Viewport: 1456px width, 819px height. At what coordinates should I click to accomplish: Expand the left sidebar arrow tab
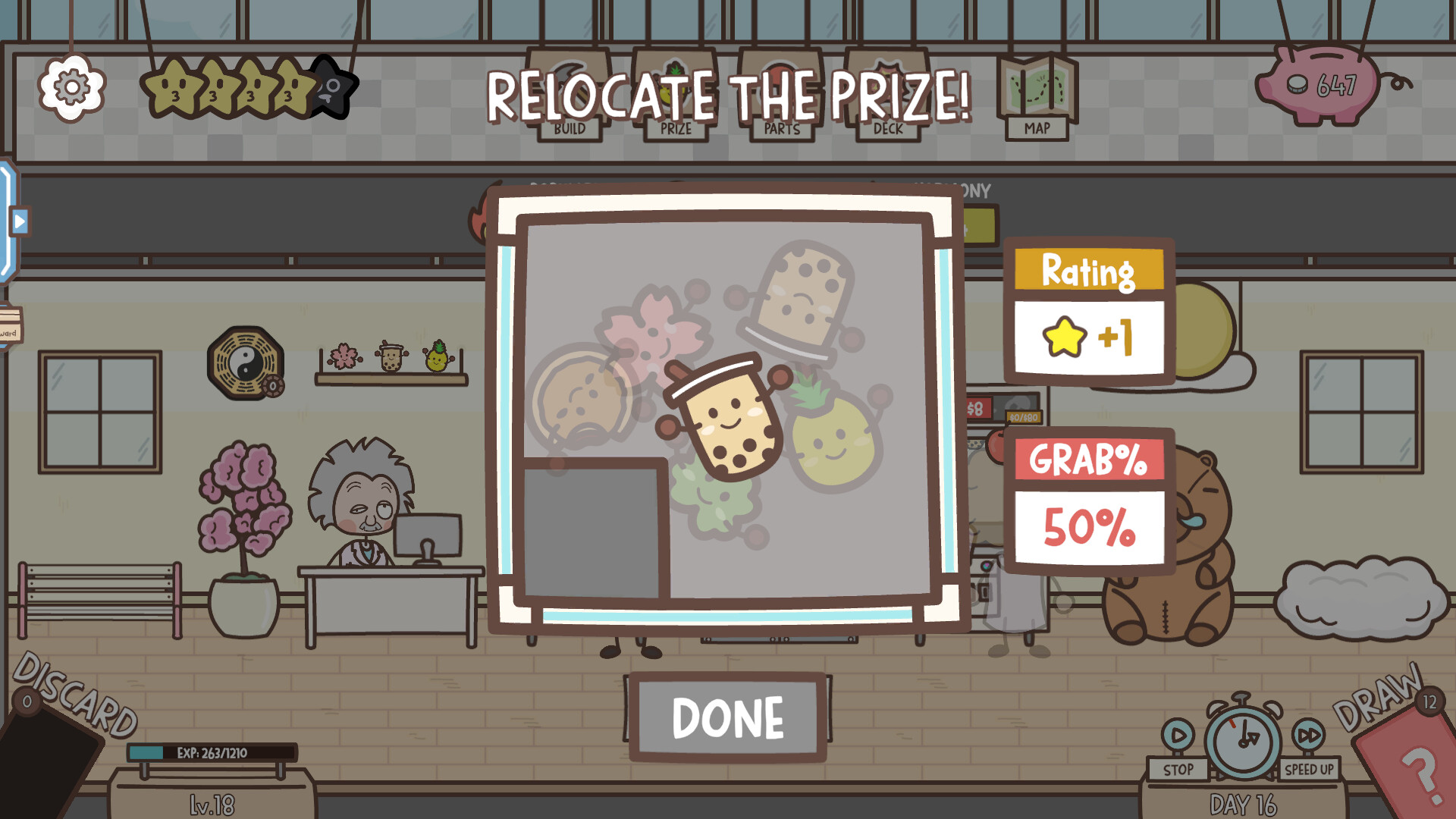point(18,220)
